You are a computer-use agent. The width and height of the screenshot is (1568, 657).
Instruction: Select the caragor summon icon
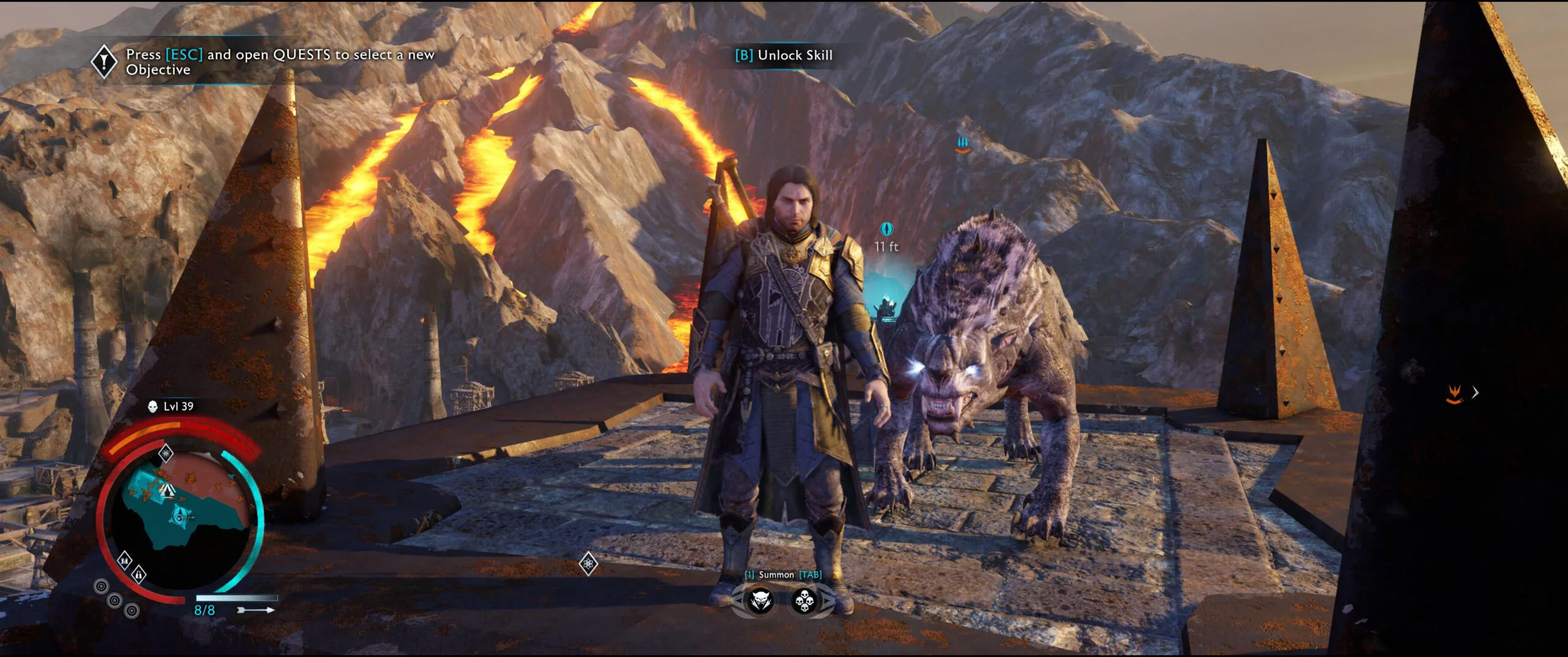tap(761, 601)
